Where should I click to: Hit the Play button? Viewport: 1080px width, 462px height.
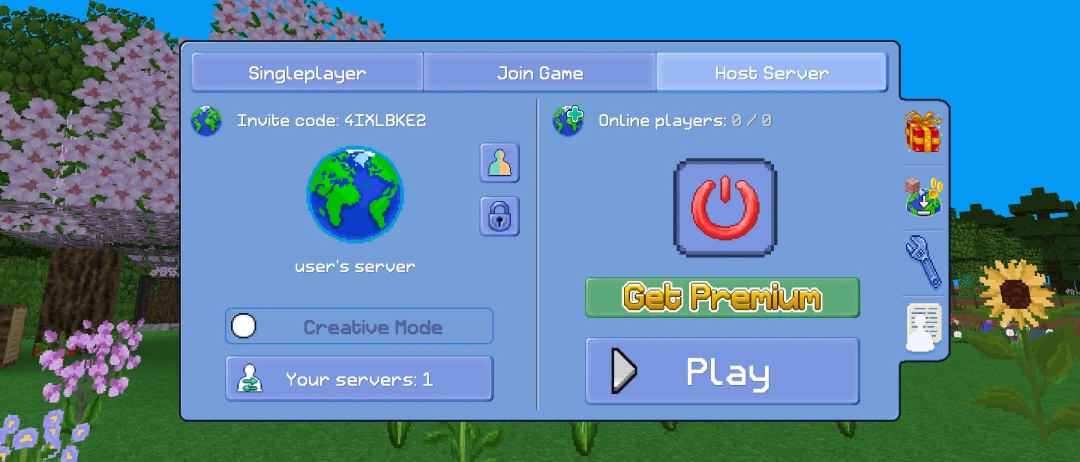click(722, 372)
